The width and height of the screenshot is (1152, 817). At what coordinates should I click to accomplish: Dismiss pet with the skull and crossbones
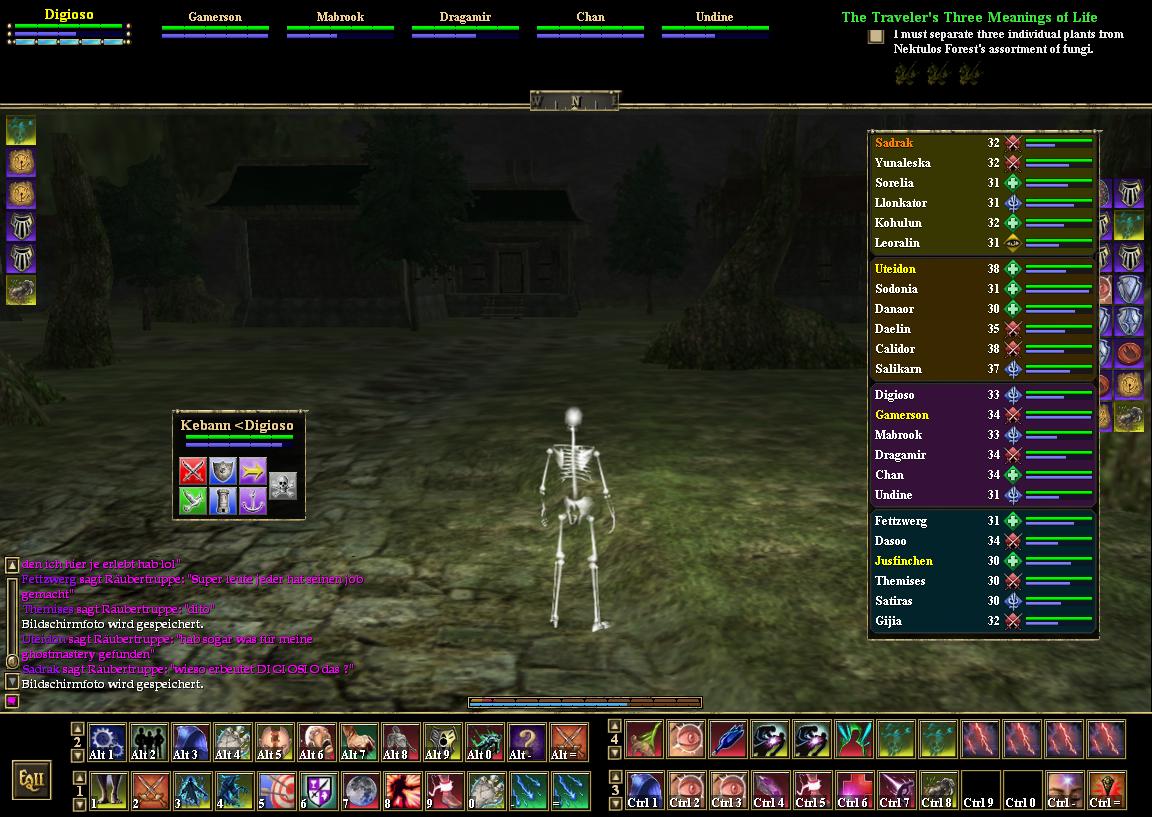(x=283, y=486)
